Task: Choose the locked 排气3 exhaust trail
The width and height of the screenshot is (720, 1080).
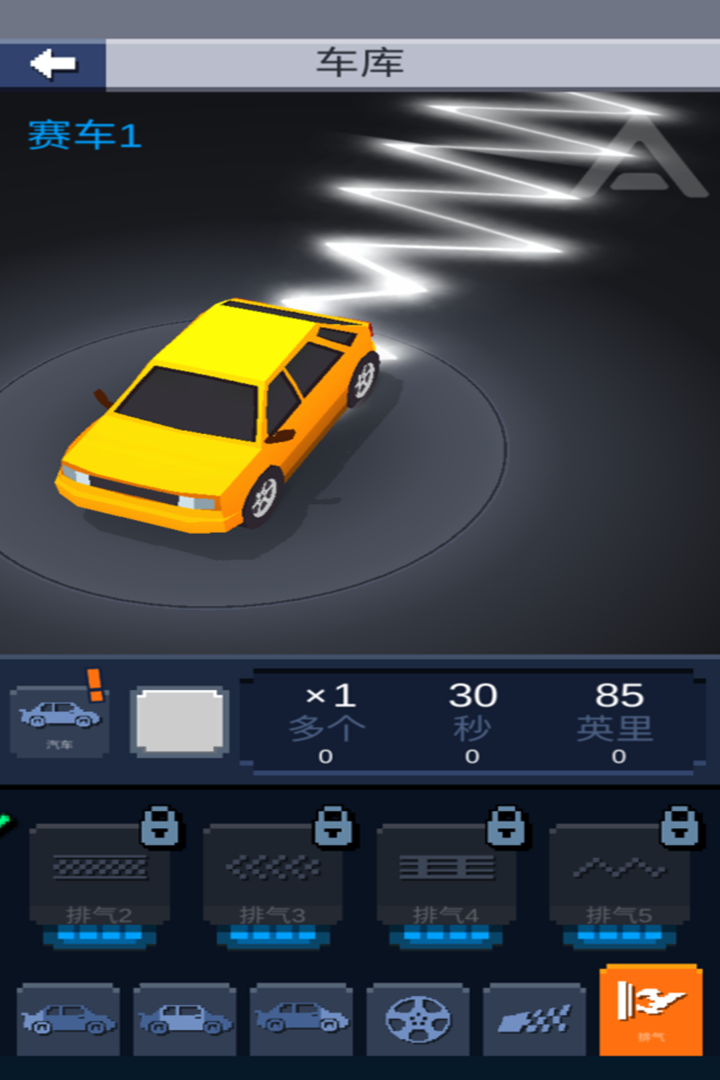Action: click(x=273, y=877)
